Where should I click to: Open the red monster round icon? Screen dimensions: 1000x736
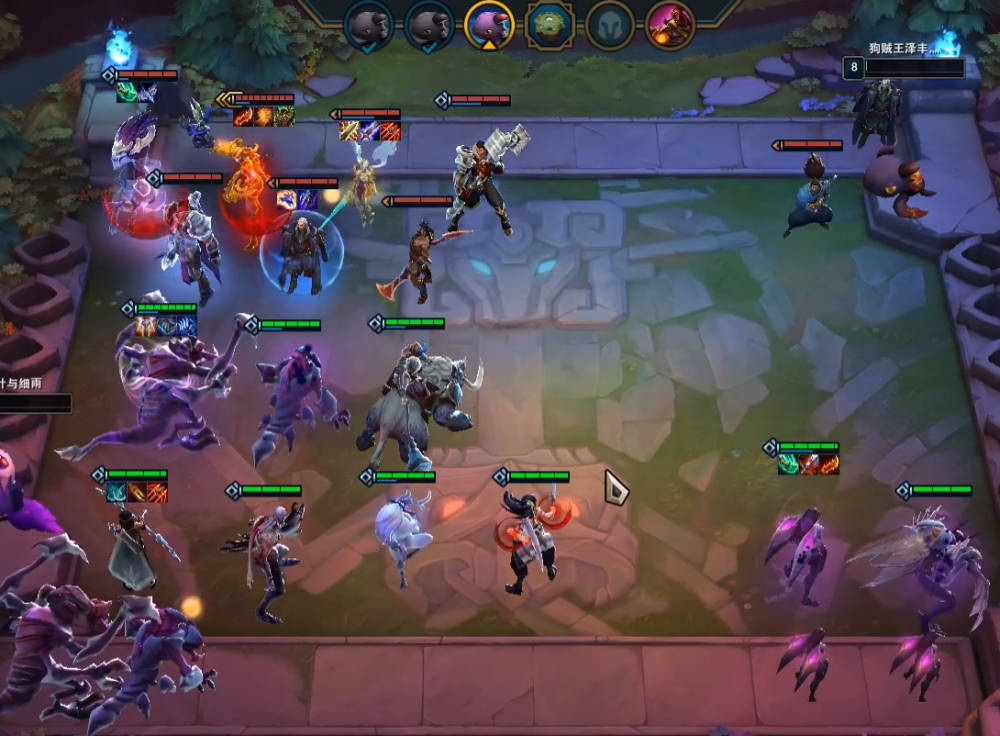point(669,24)
